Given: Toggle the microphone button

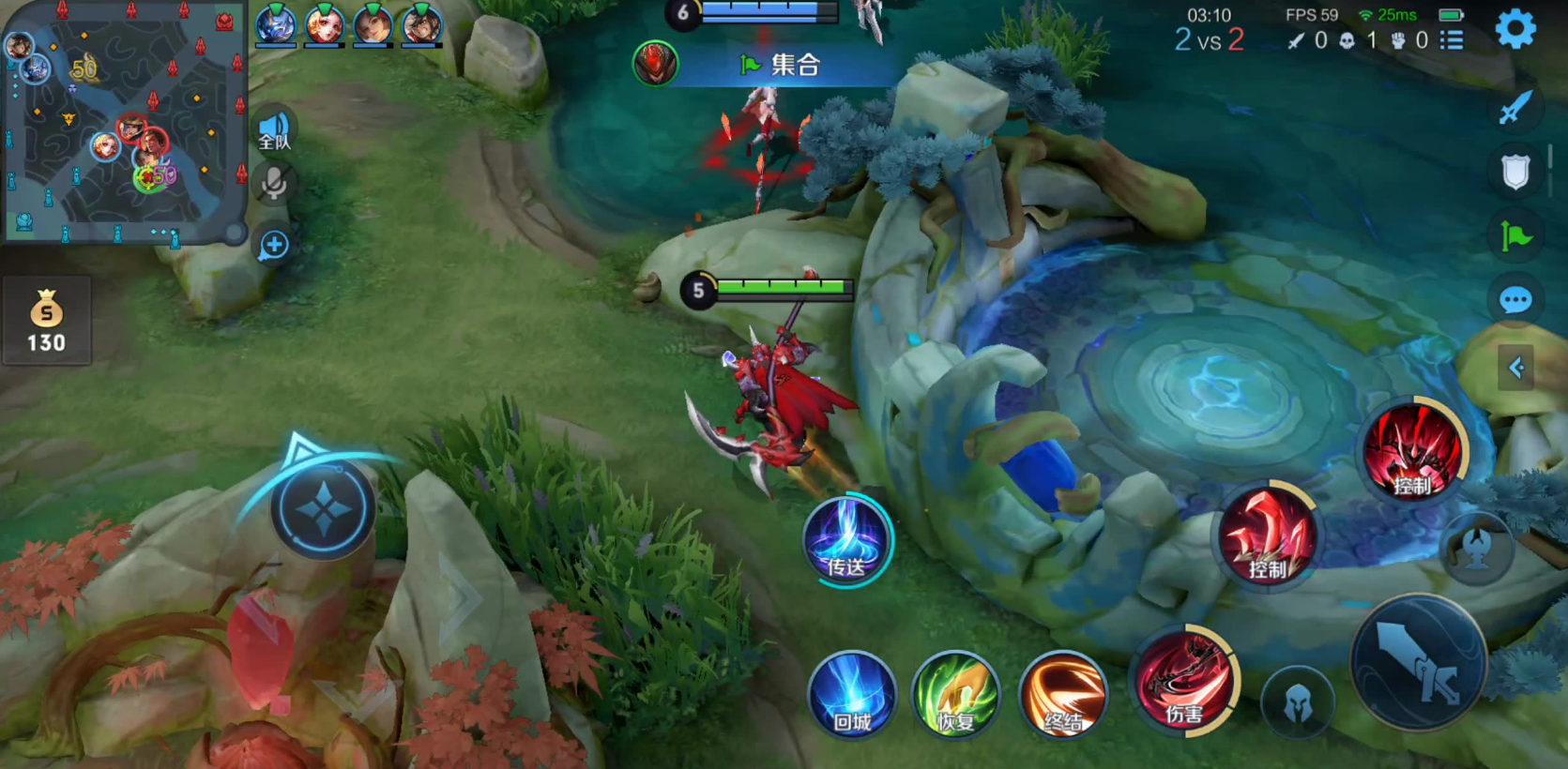Looking at the screenshot, I should coord(274,184).
